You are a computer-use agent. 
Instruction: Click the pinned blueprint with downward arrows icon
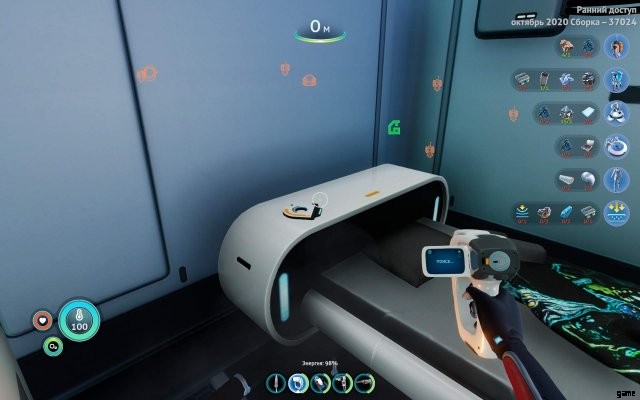coord(619,212)
